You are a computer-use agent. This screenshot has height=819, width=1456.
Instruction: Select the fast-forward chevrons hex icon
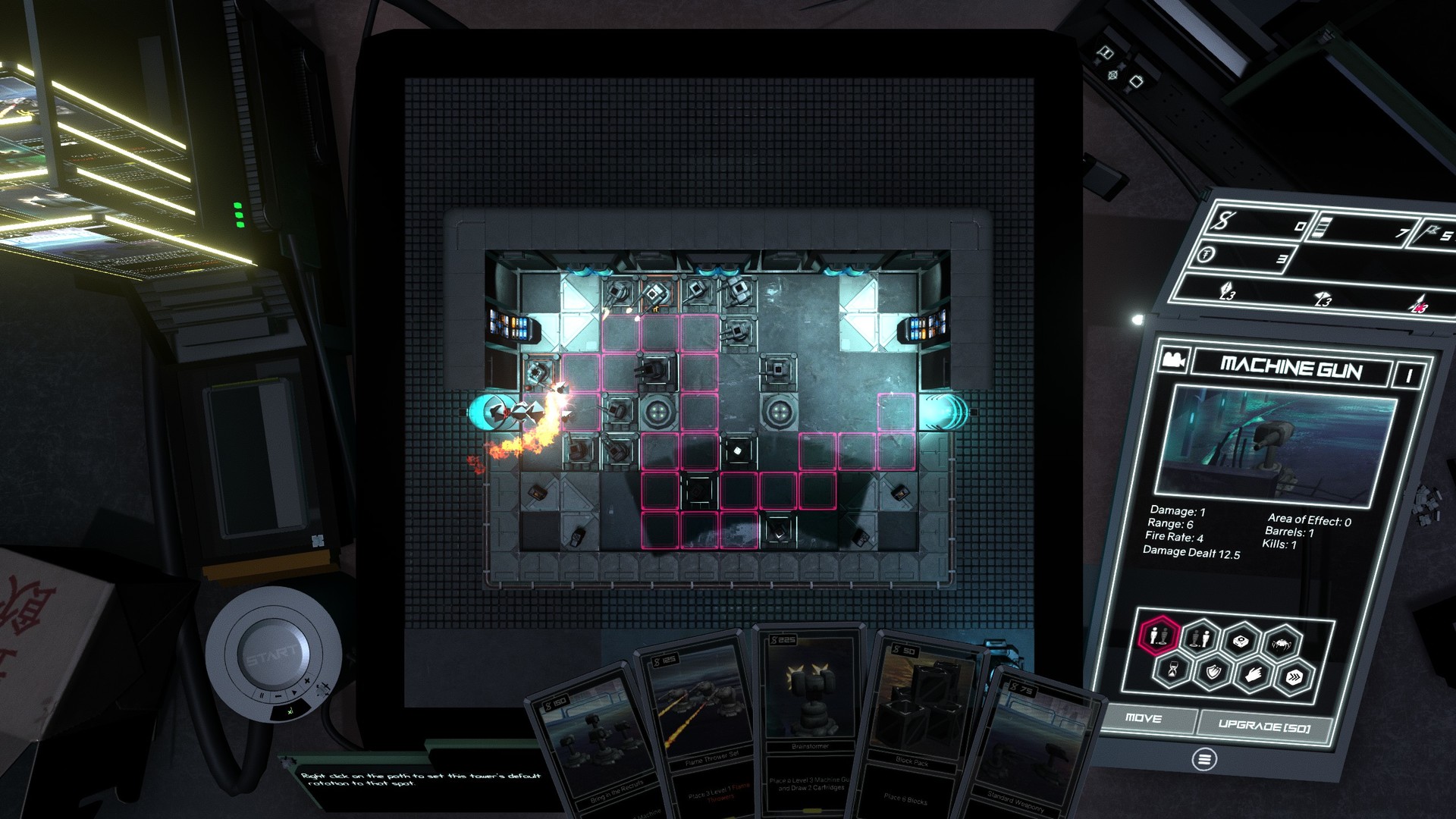pyautogui.click(x=1294, y=676)
